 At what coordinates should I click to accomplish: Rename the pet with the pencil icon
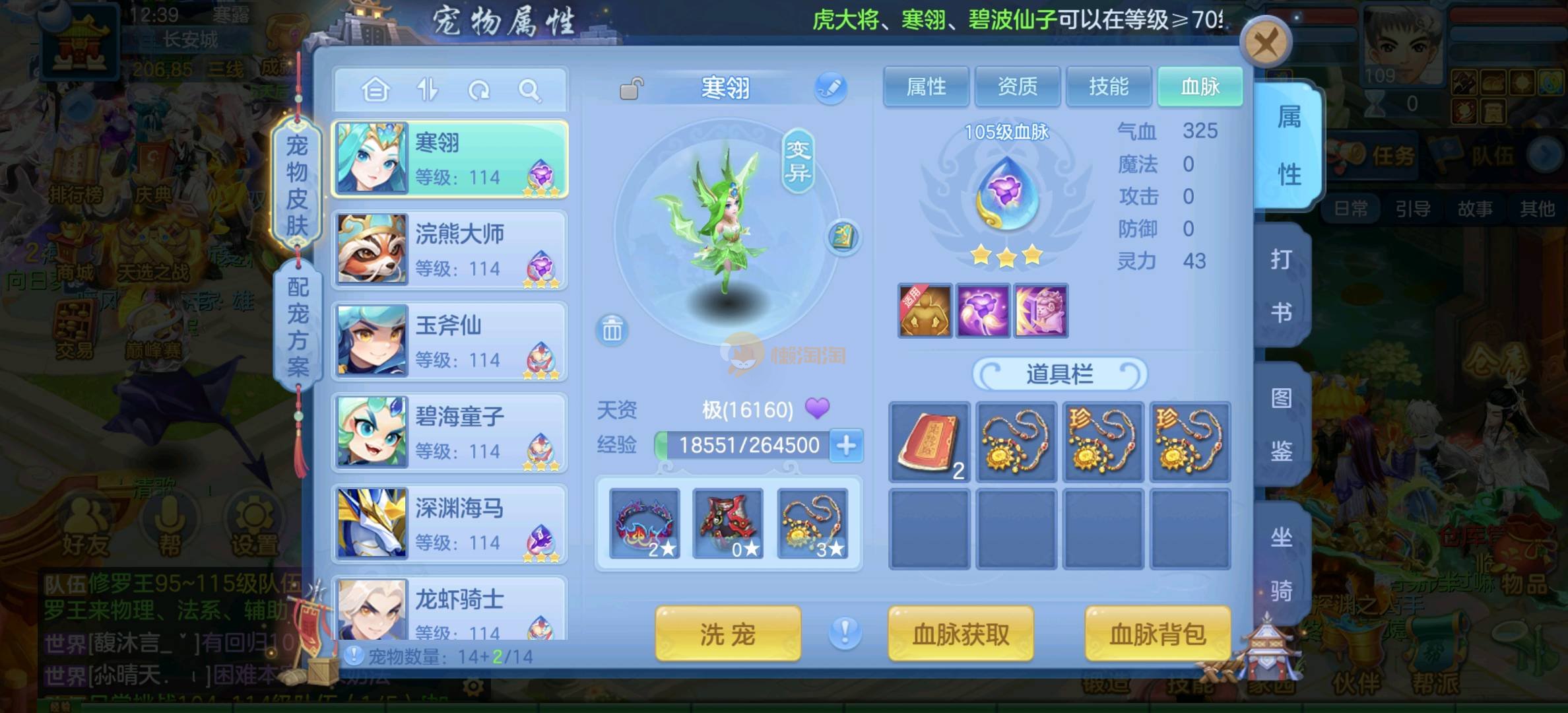tap(830, 88)
